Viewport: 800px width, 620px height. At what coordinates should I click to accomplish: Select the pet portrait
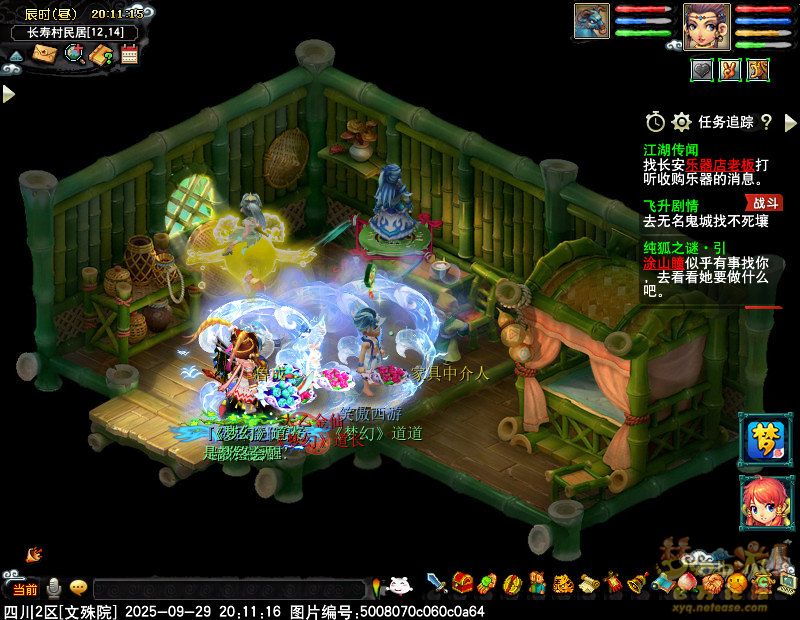click(x=591, y=21)
